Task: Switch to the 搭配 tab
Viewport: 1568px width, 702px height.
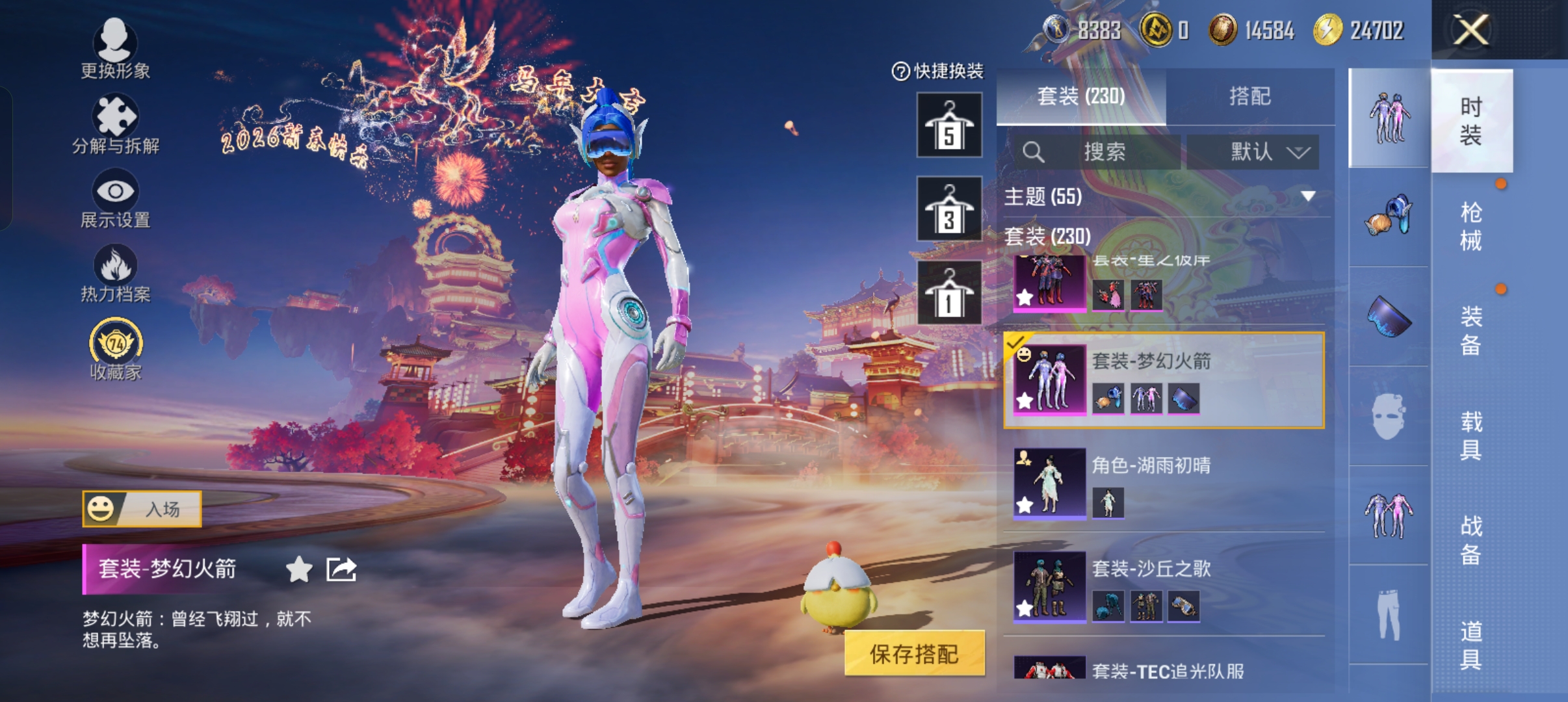Action: pos(1249,96)
